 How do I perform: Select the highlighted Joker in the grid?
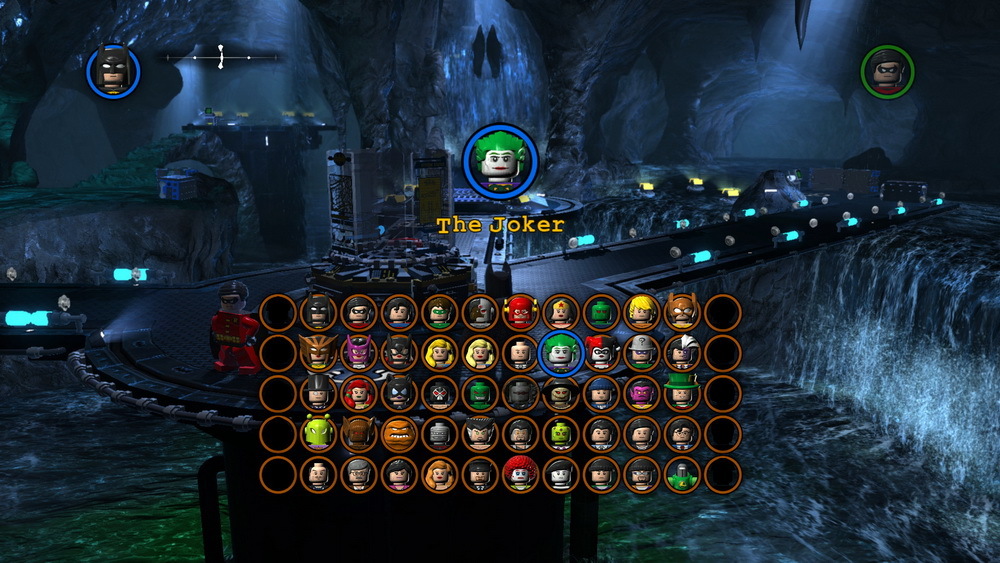point(560,352)
